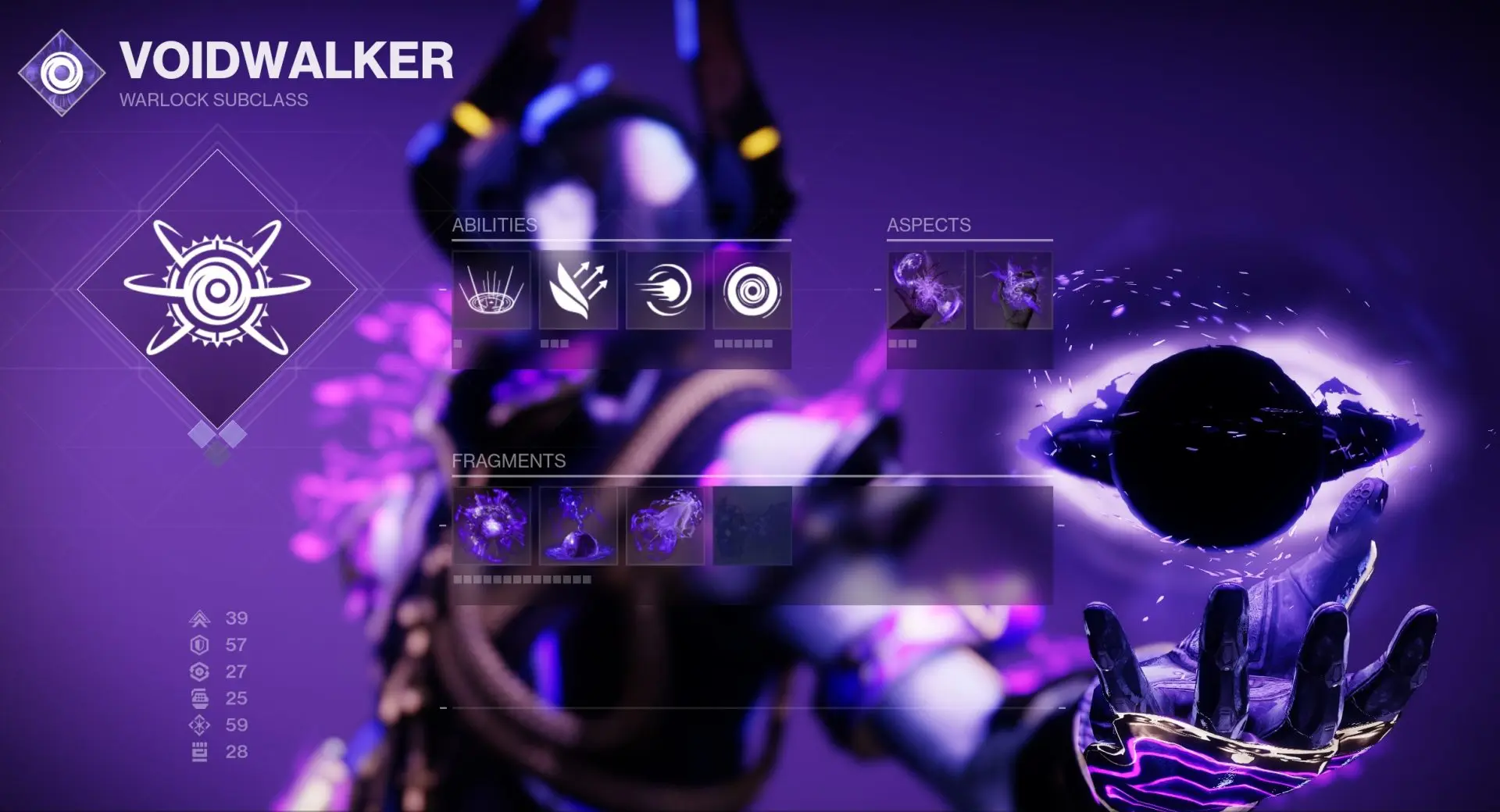Click the ABILITIES section header
The height and width of the screenshot is (812, 1500).
click(x=494, y=226)
